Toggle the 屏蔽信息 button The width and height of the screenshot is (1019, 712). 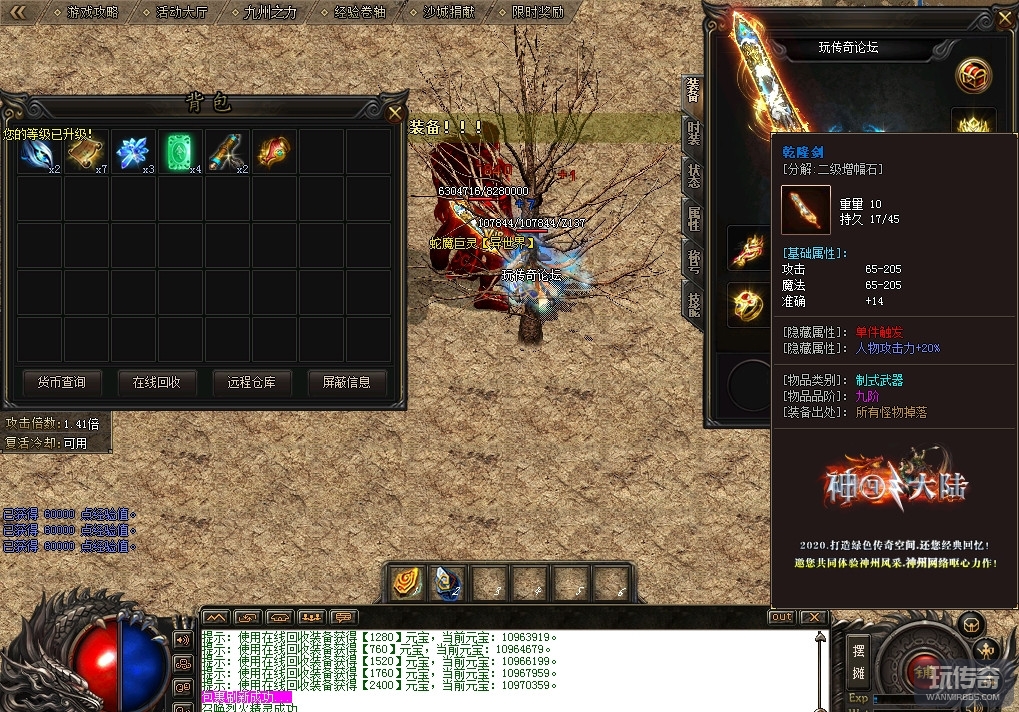tap(346, 382)
